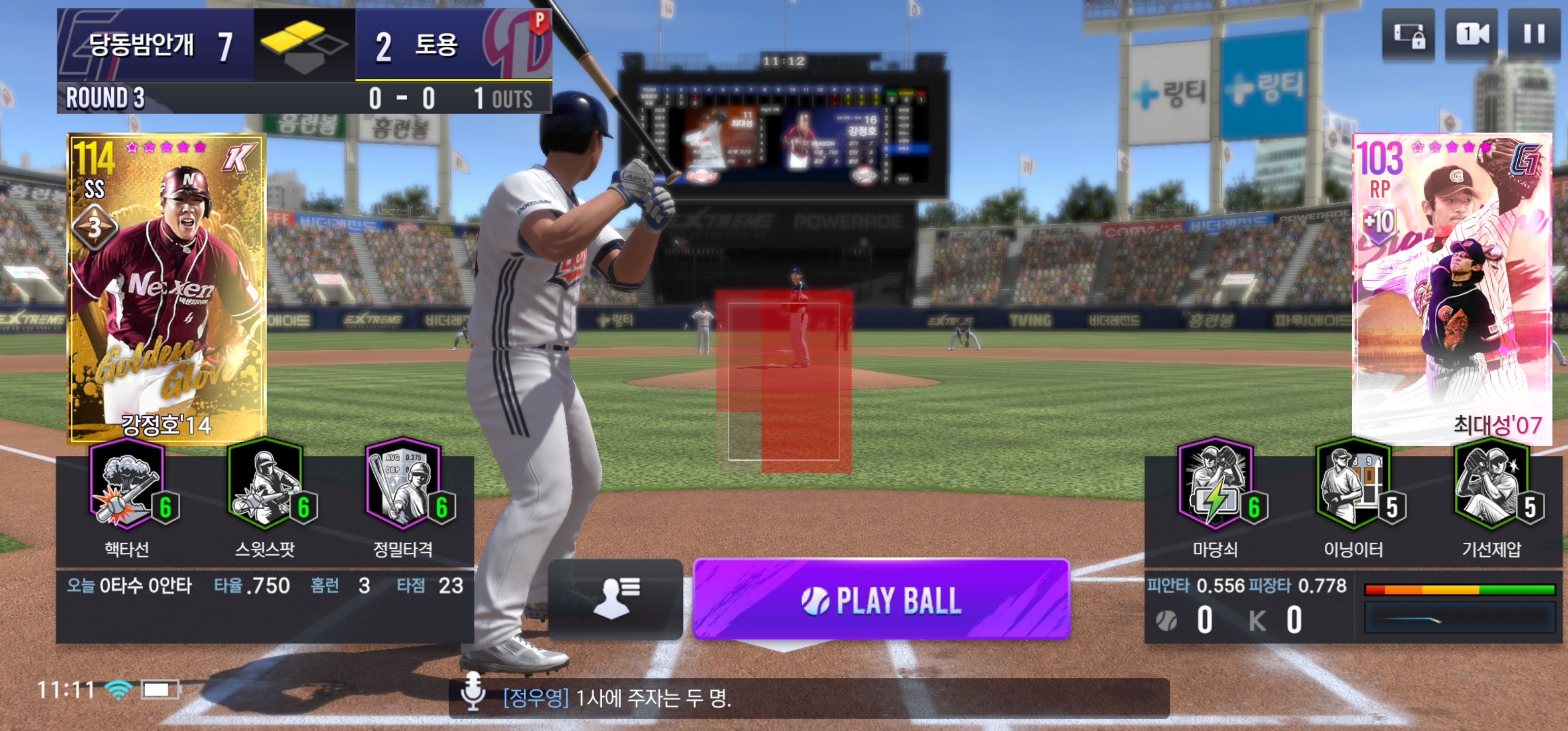This screenshot has width=1568, height=731.
Task: Toggle the camera view button
Action: (x=1471, y=35)
